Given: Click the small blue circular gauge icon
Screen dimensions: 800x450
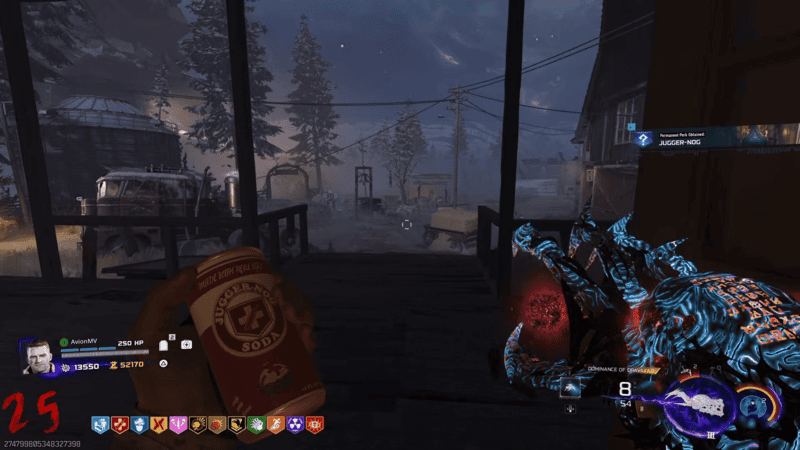Looking at the screenshot, I should pyautogui.click(x=752, y=403).
